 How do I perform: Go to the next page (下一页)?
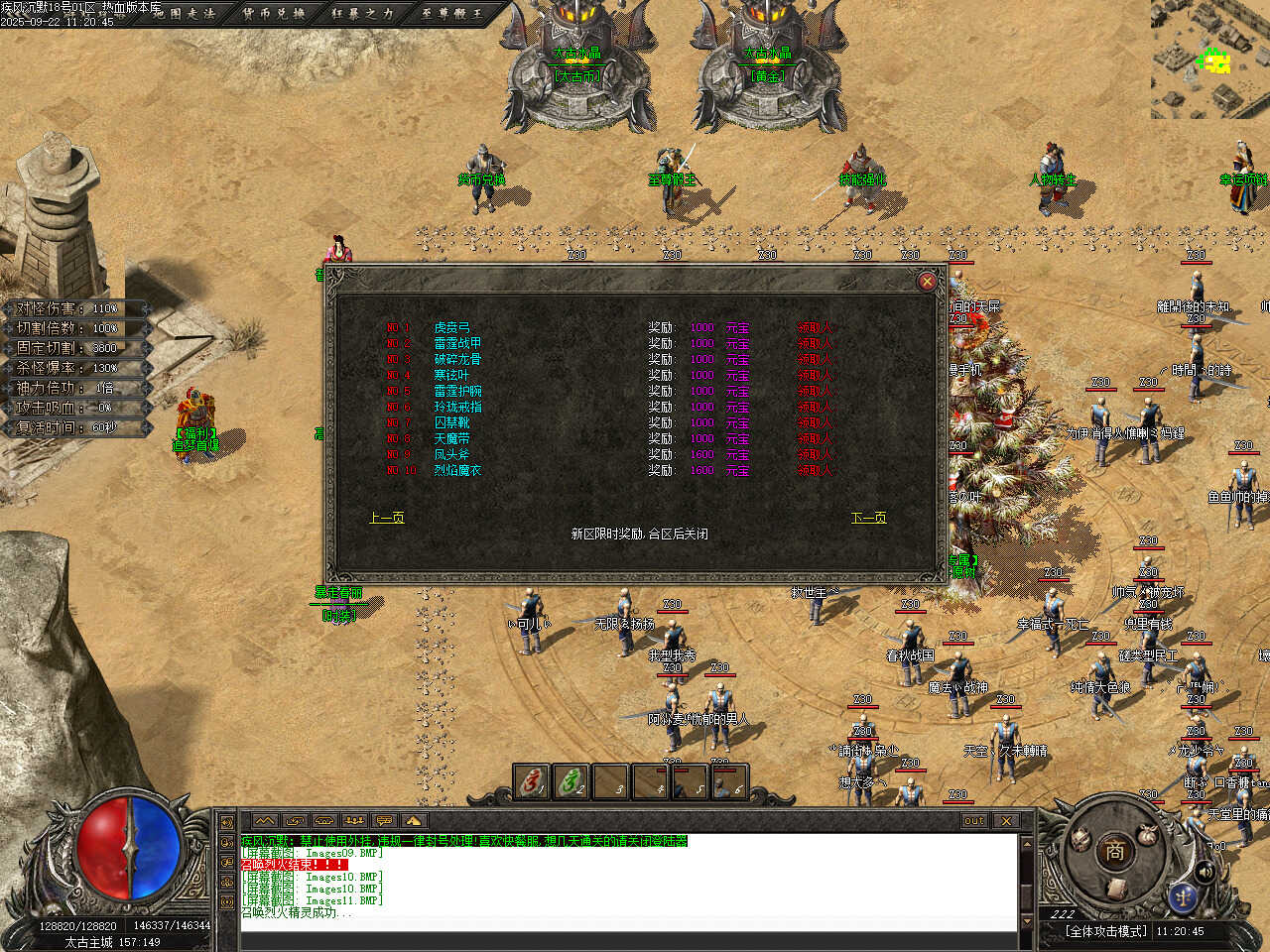868,518
